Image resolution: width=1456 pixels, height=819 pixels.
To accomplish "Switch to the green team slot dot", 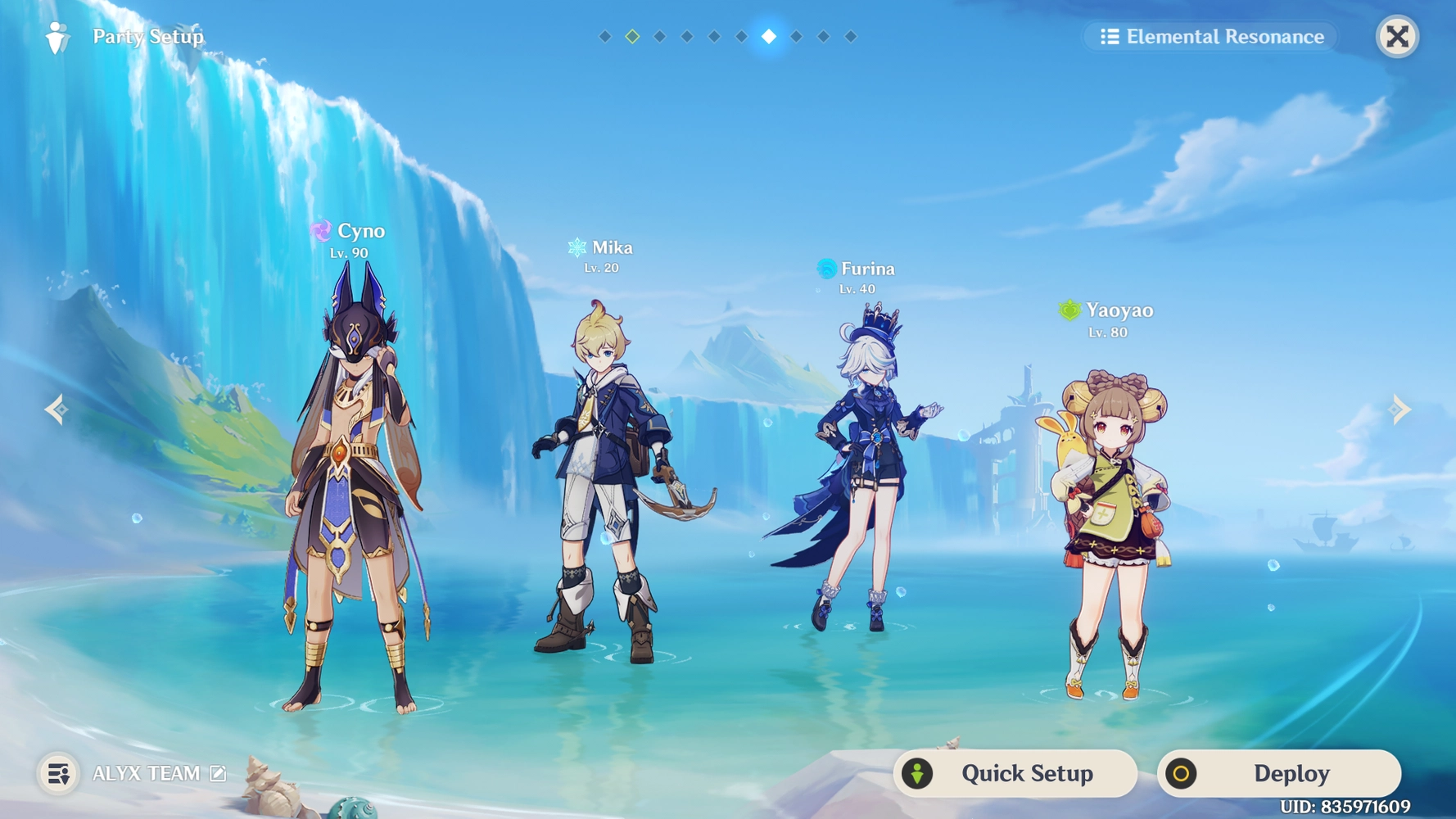I will 631,36.
